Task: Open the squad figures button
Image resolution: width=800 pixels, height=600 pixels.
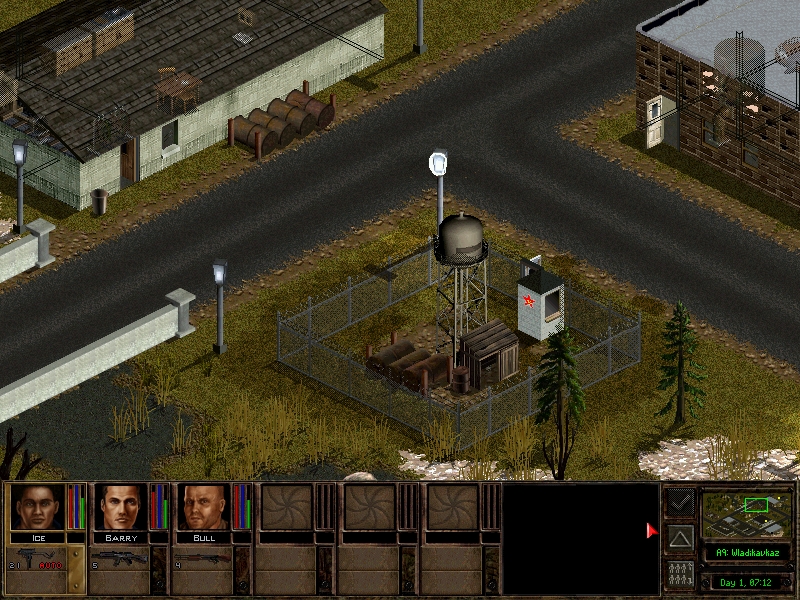Action: (680, 576)
